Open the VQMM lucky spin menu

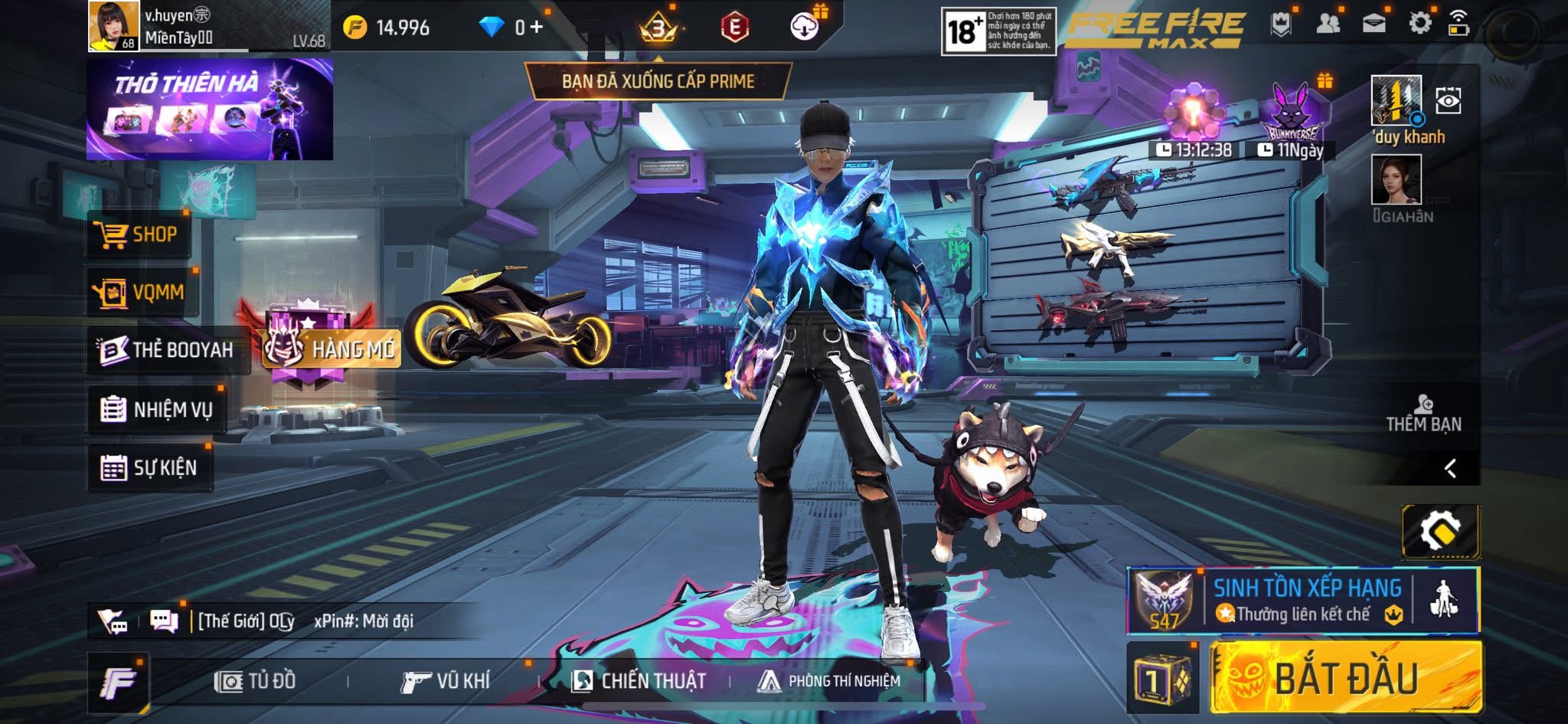pos(141,292)
